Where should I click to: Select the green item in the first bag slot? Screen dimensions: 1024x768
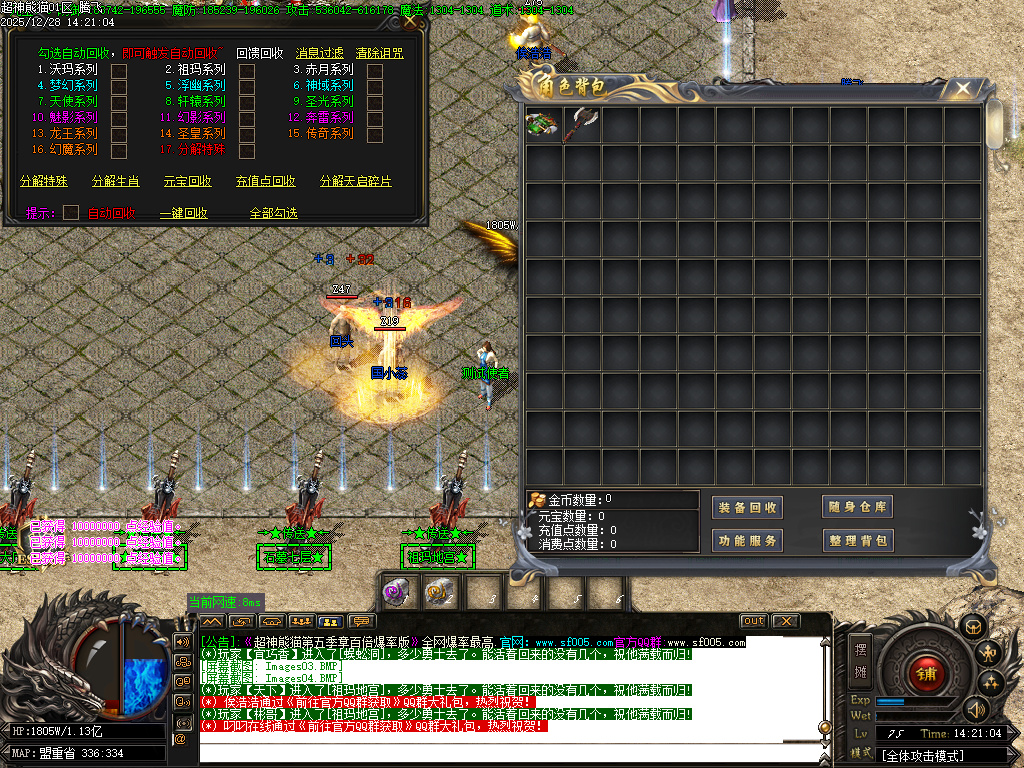click(x=544, y=126)
